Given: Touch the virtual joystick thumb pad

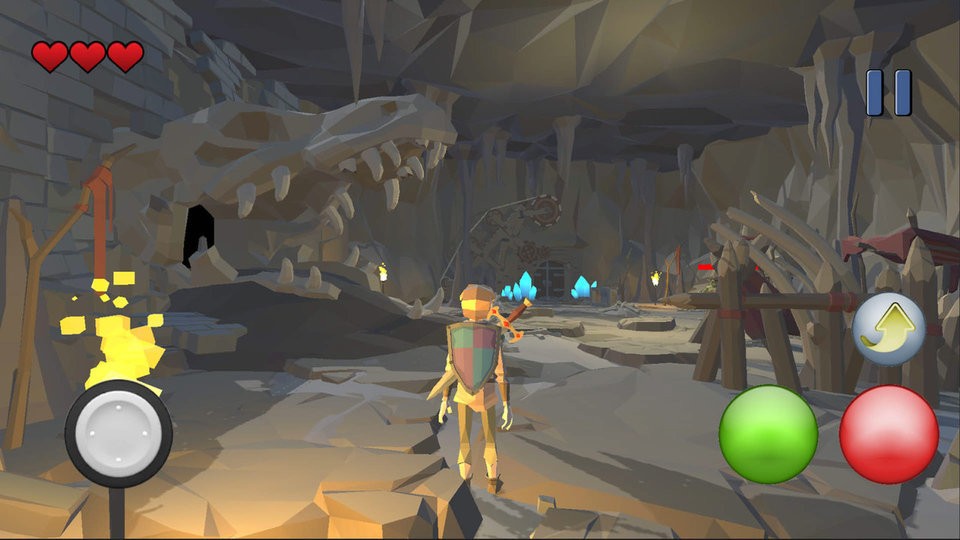Looking at the screenshot, I should [x=118, y=433].
